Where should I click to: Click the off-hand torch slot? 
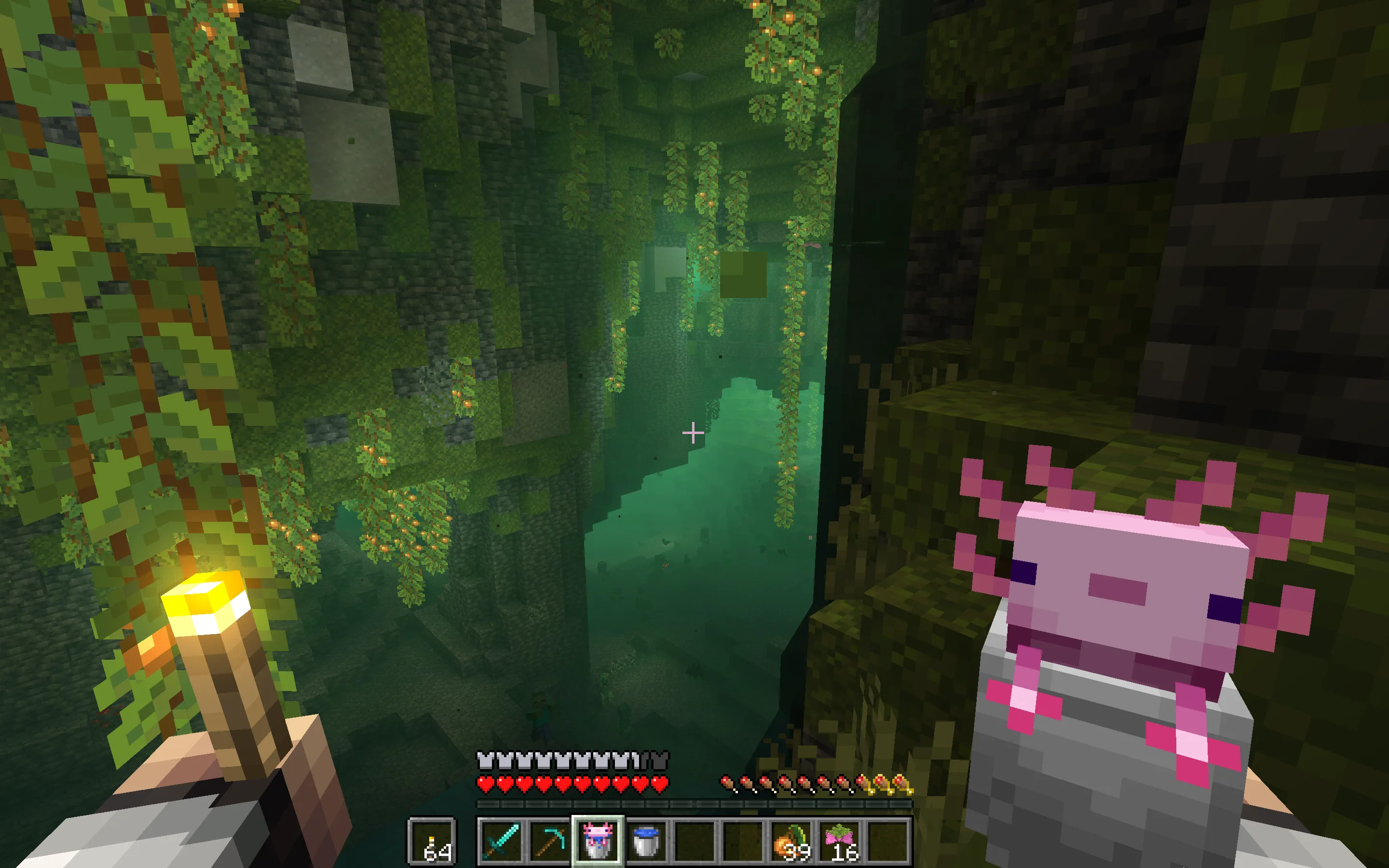[432, 841]
